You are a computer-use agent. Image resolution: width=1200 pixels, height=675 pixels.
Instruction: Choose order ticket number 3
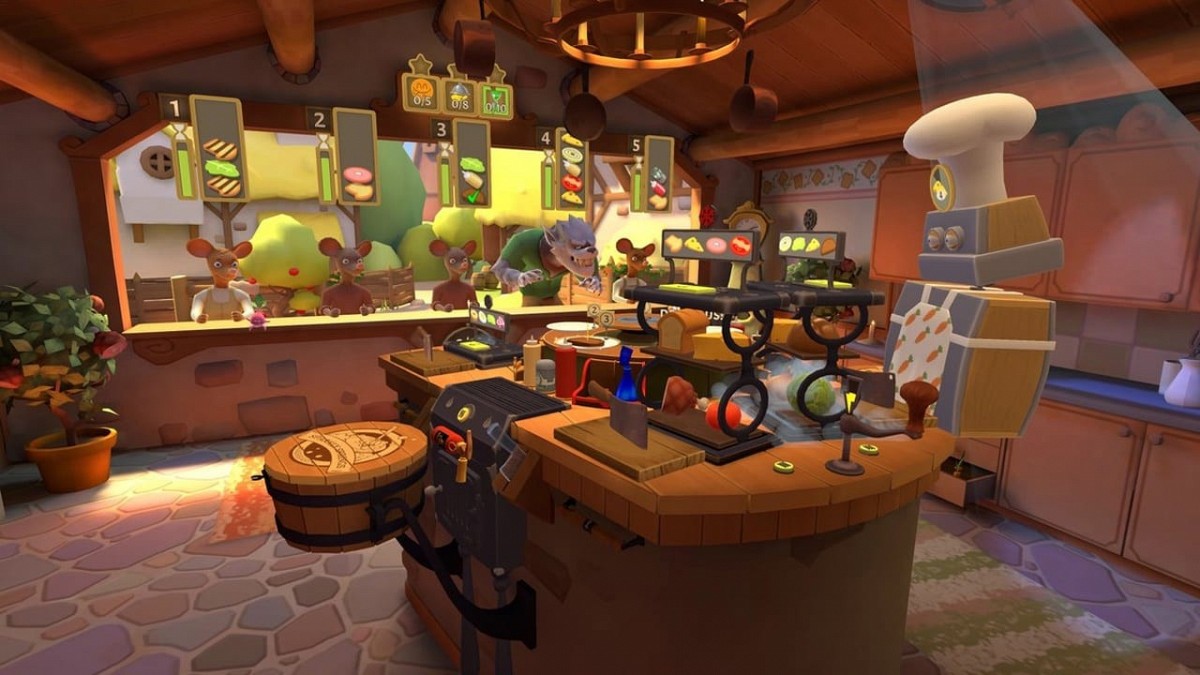click(471, 163)
